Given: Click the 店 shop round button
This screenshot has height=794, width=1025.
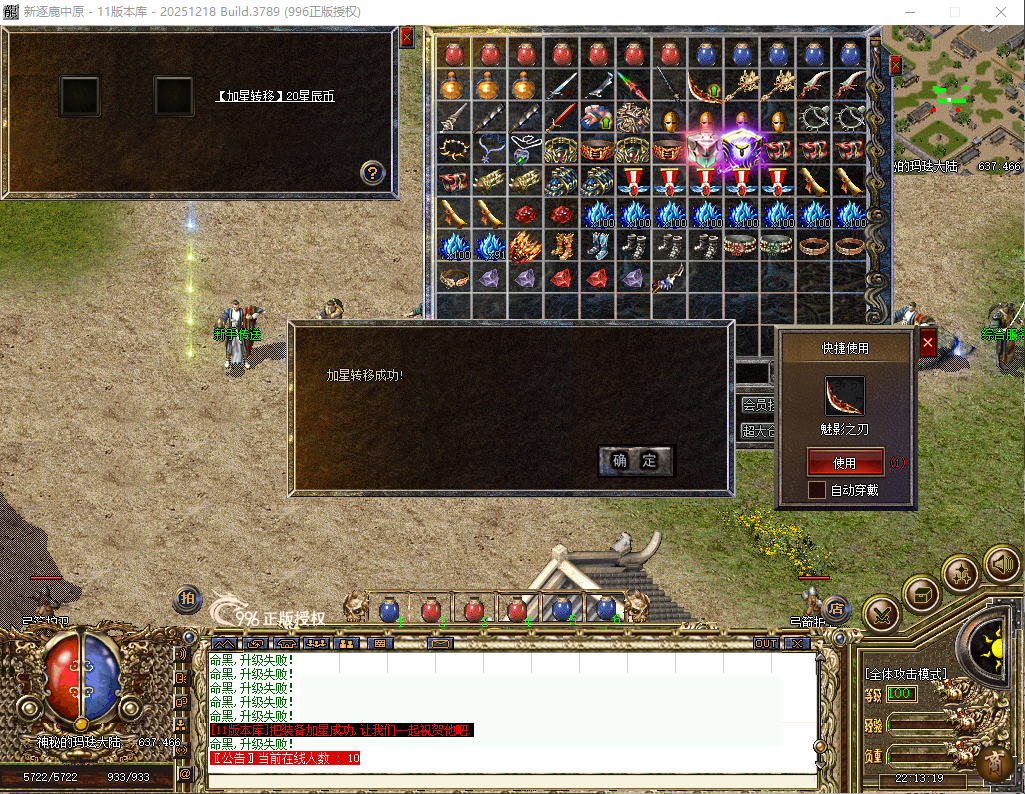Looking at the screenshot, I should pos(837,607).
